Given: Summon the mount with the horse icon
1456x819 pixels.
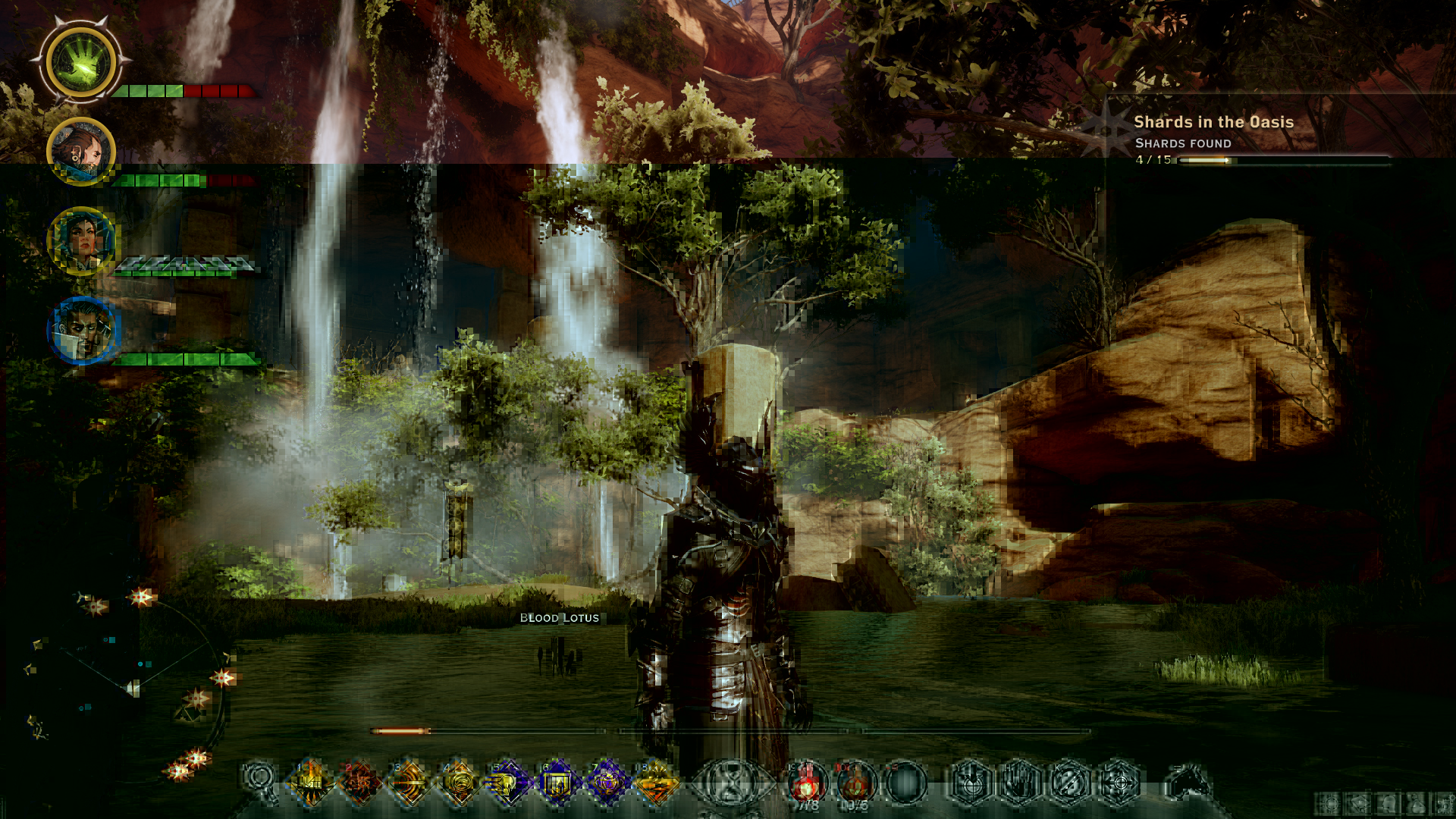Looking at the screenshot, I should click(1188, 783).
